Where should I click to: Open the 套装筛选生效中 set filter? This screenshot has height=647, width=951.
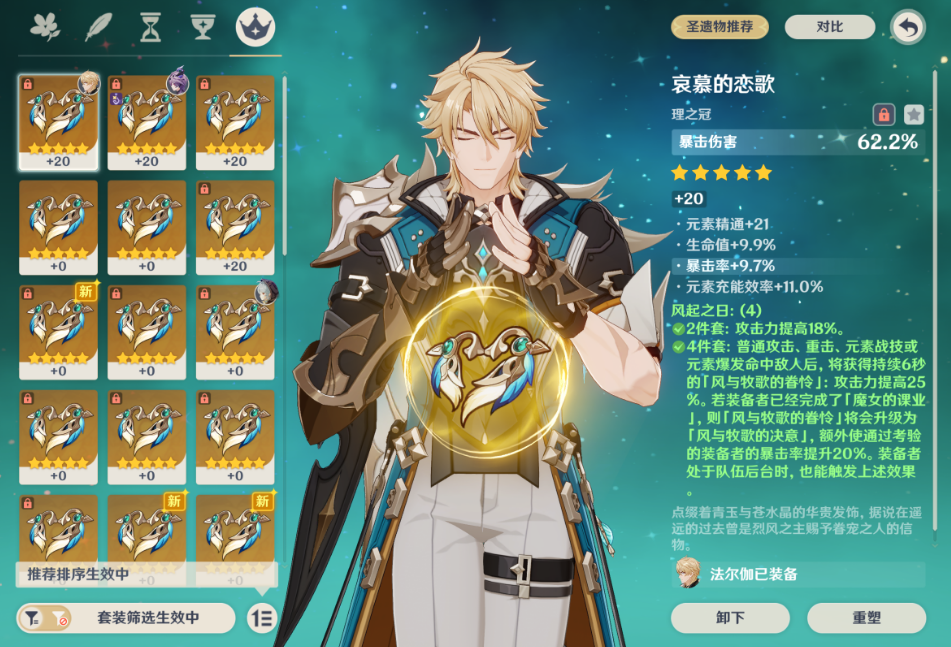[126, 618]
